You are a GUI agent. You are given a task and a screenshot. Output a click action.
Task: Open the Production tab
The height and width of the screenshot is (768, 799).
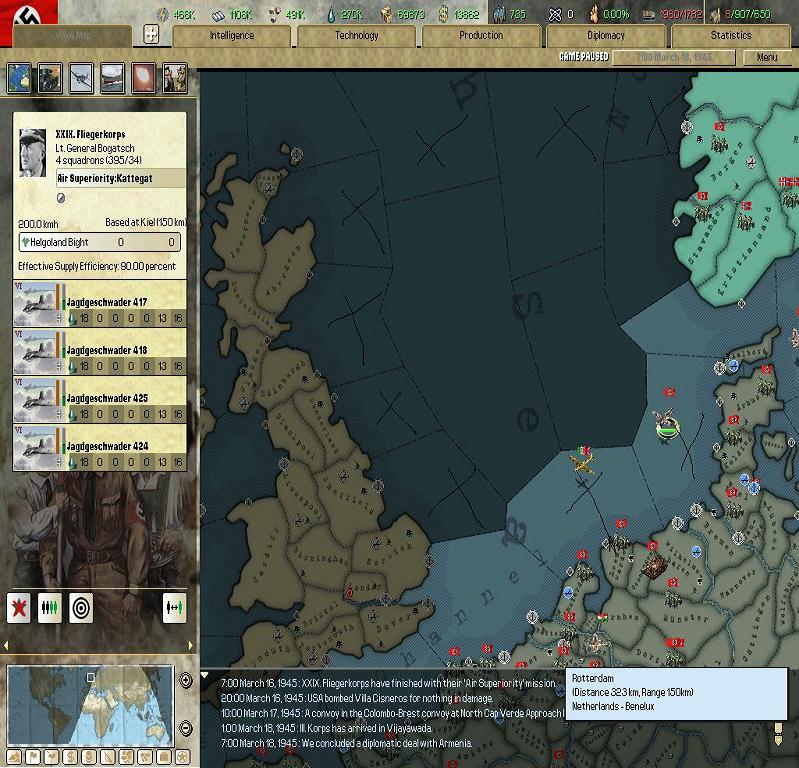click(x=481, y=36)
